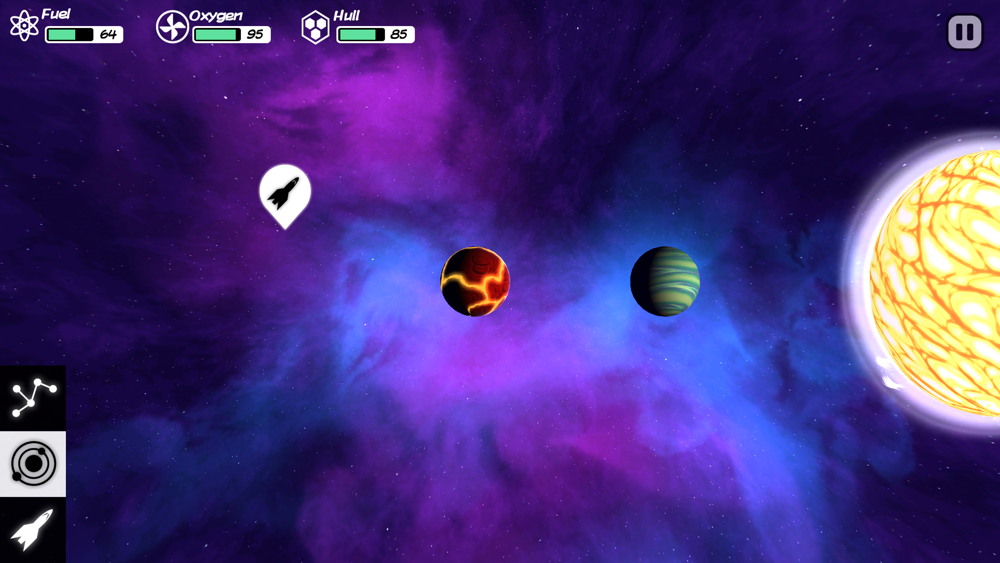The height and width of the screenshot is (563, 1000).
Task: Switch to the solar system orbit view
Action: click(32, 464)
